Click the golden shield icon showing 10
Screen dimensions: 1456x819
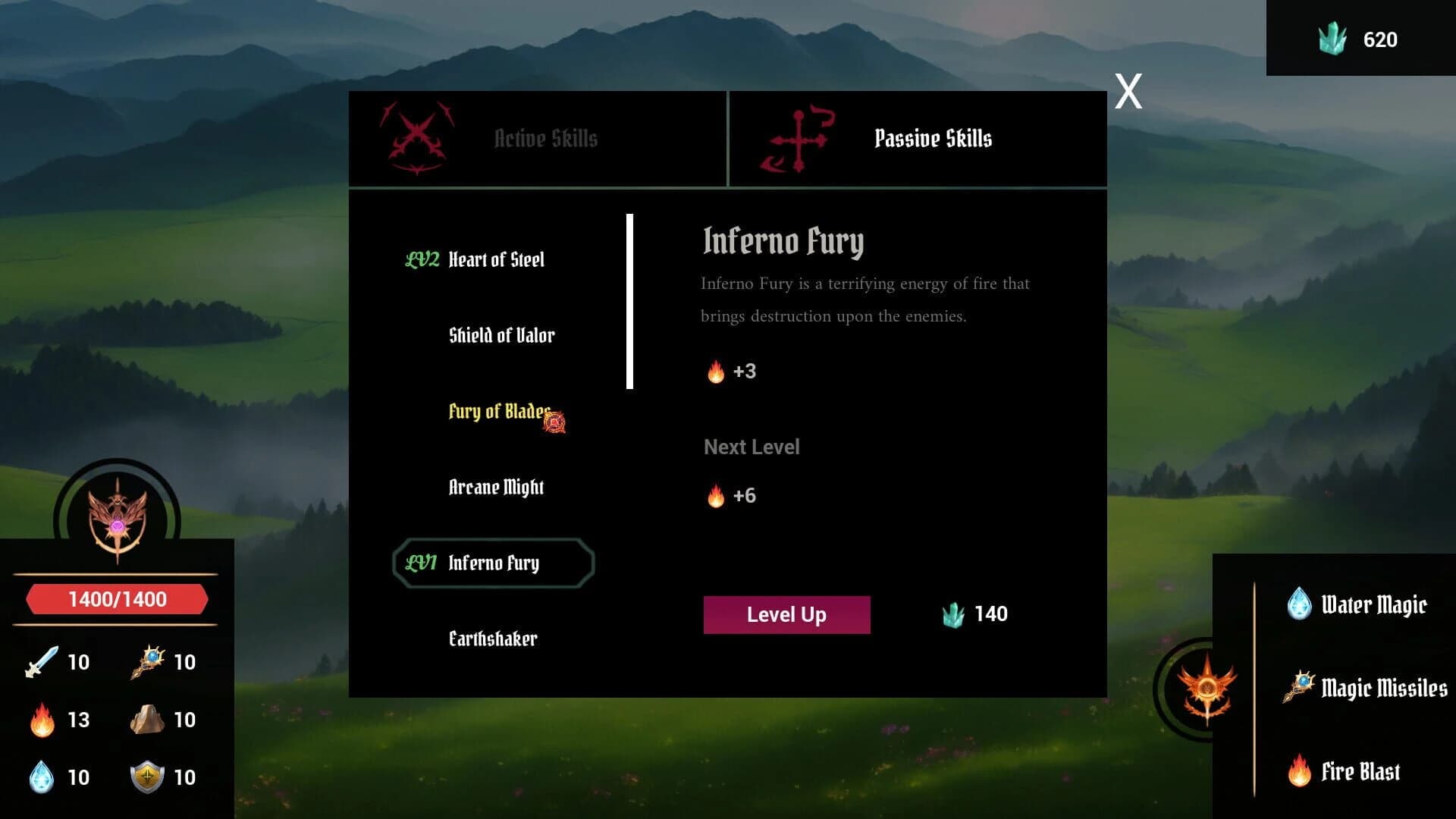tap(149, 776)
